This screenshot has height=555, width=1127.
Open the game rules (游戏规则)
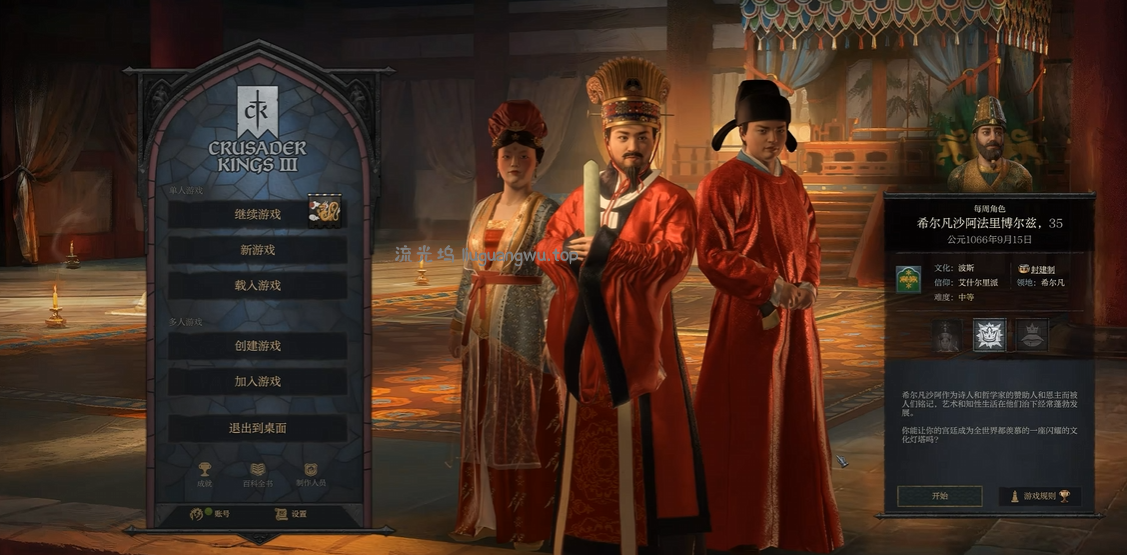coord(1040,496)
